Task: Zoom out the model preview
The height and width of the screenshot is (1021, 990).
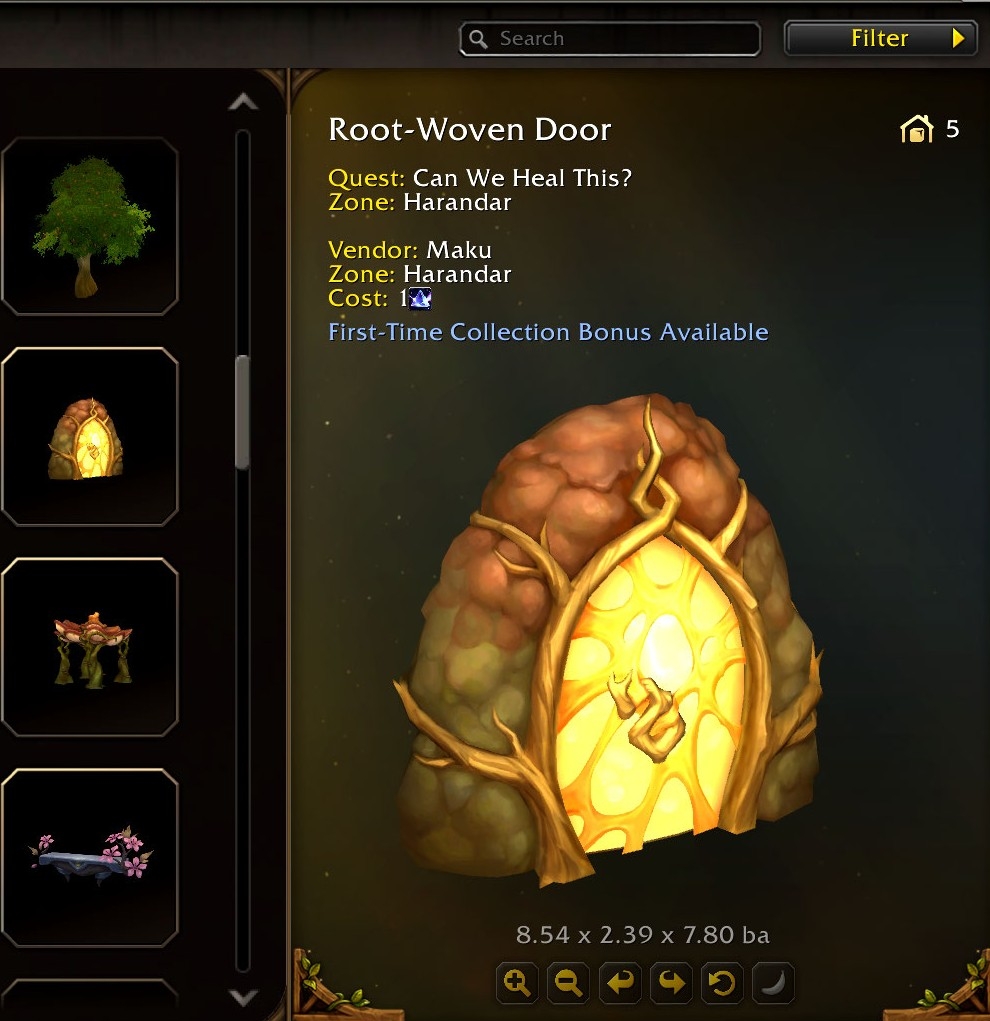Action: pos(568,983)
